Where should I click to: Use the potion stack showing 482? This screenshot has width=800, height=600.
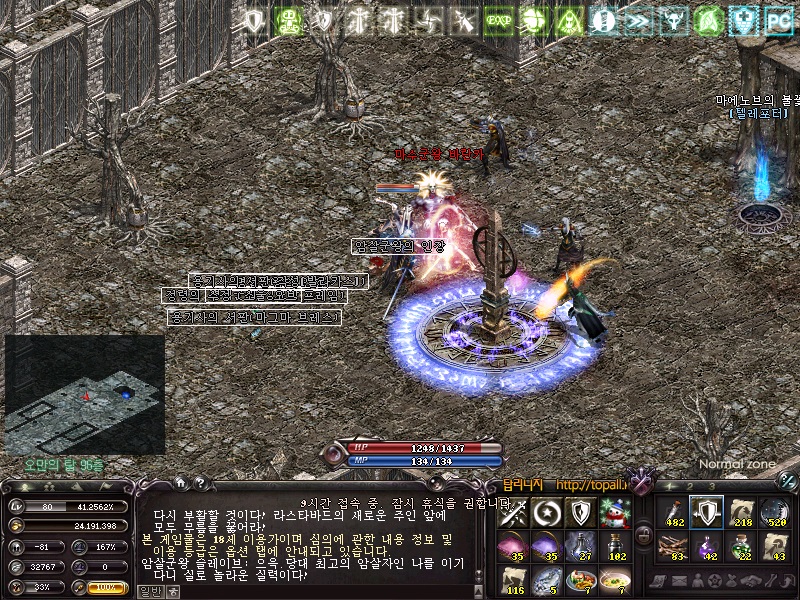(673, 513)
